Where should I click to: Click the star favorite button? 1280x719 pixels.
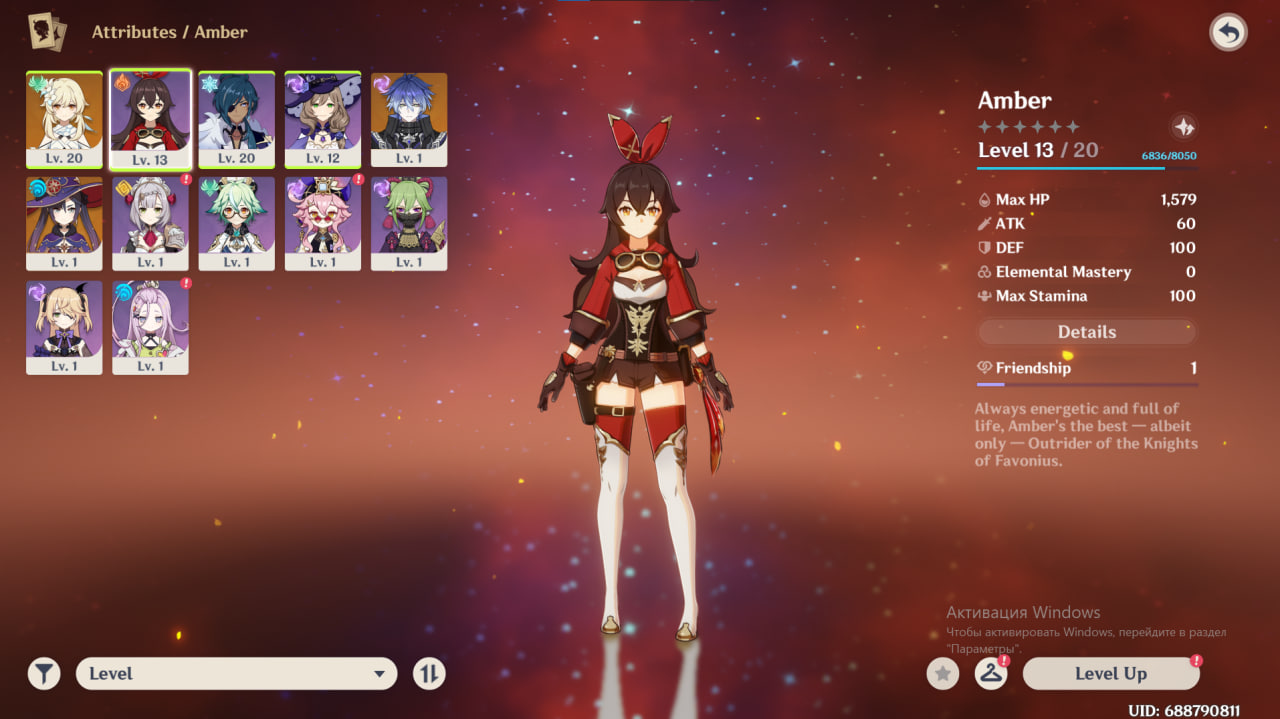coord(942,674)
